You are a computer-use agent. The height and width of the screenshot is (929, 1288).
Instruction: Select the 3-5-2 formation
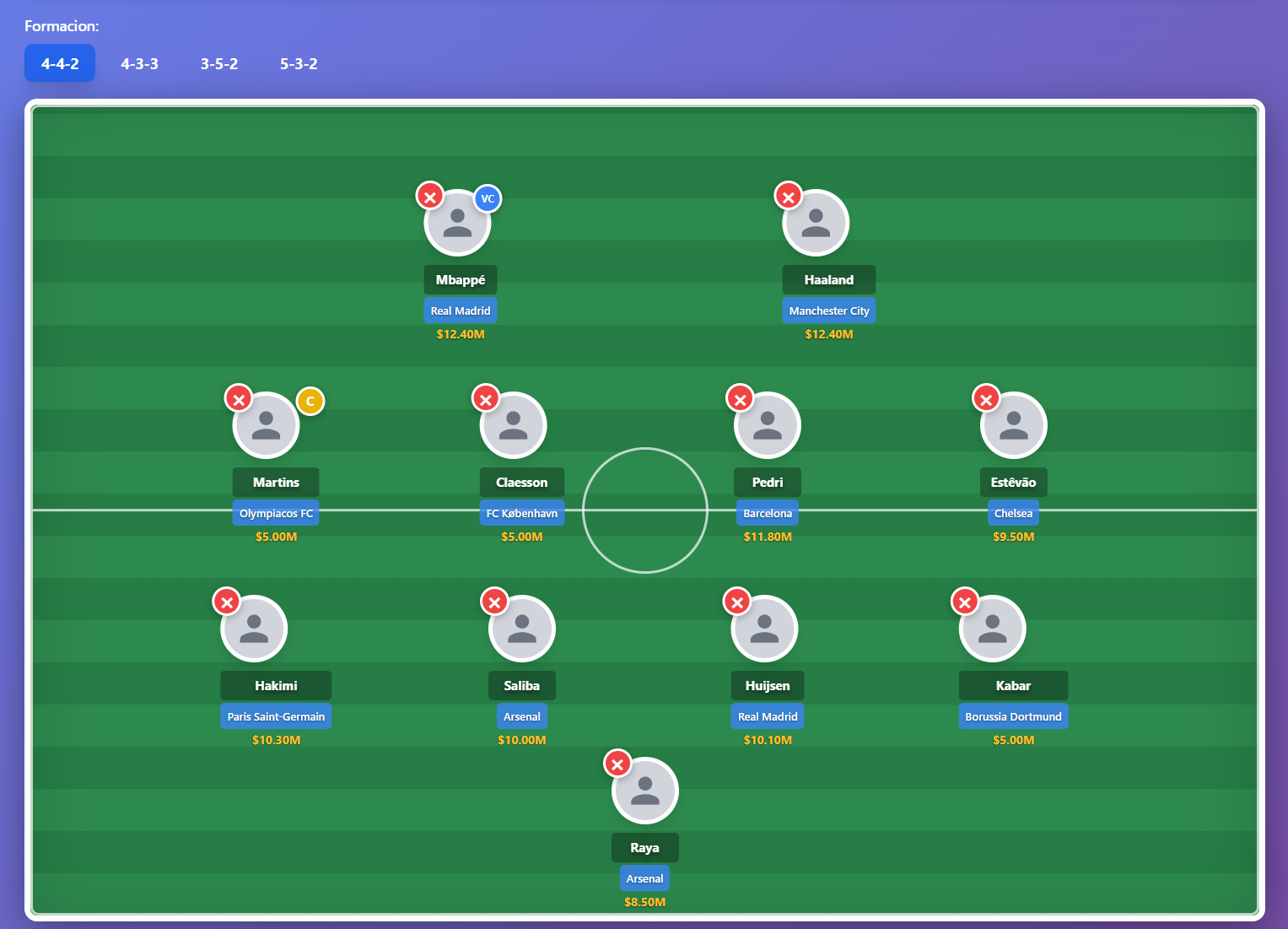pos(219,63)
